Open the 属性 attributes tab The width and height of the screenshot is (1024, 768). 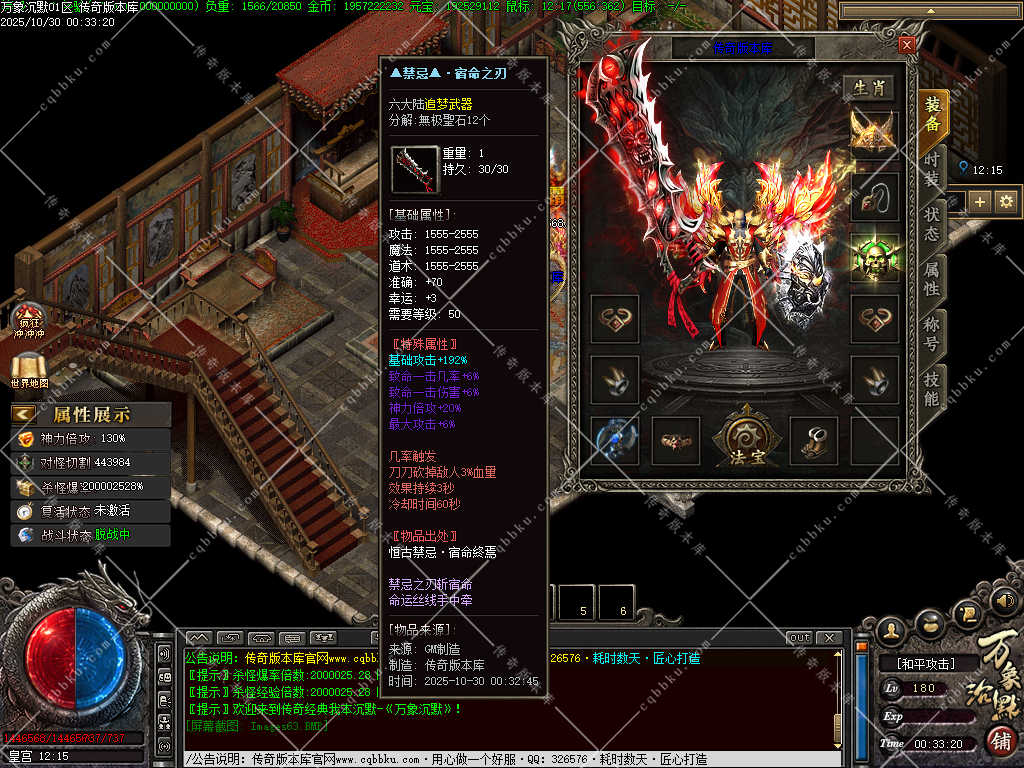tap(932, 278)
